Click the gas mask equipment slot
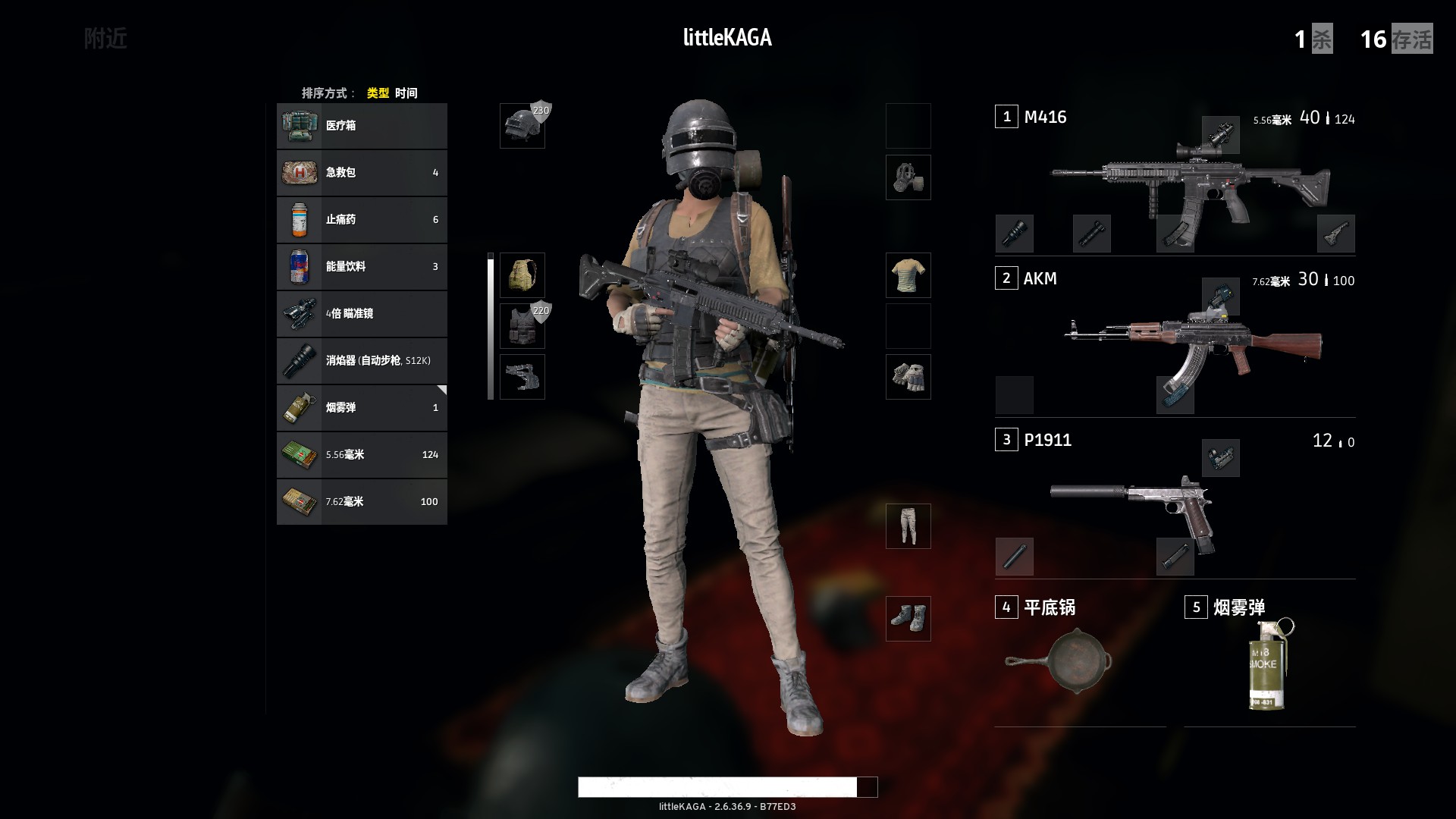1456x819 pixels. (908, 177)
